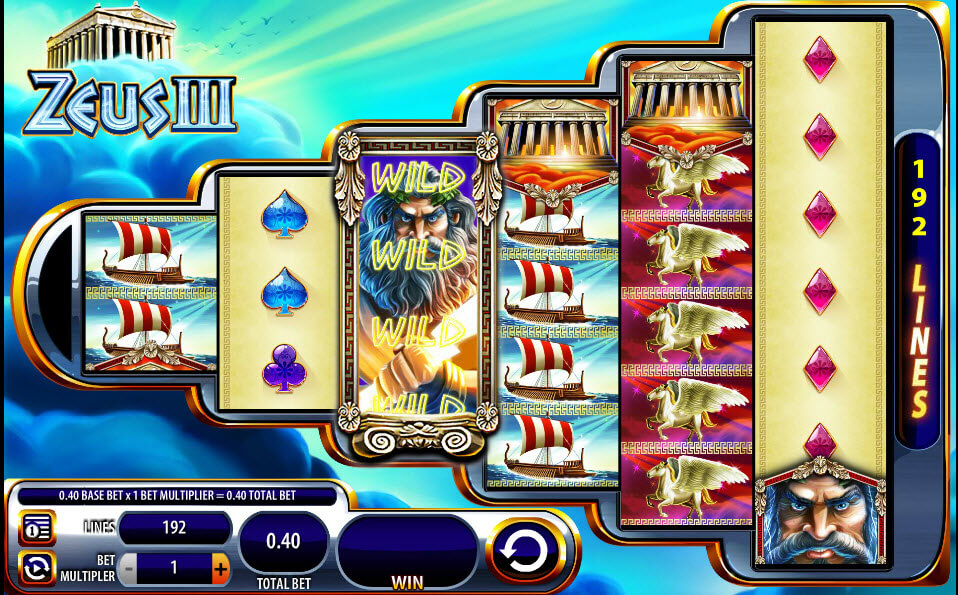Viewport: 958px width, 595px height.
Task: Open the paytable info icon
Action: (37, 527)
